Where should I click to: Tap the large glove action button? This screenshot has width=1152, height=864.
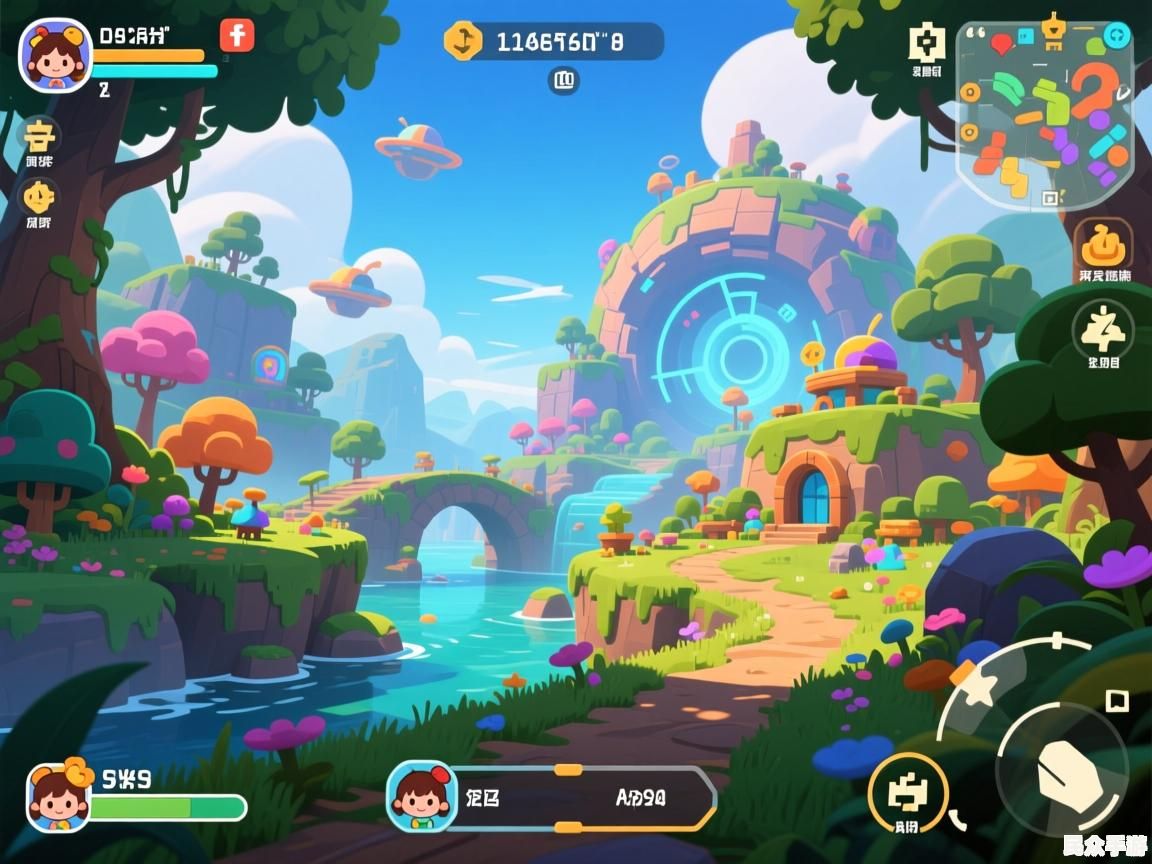pyautogui.click(x=1062, y=770)
